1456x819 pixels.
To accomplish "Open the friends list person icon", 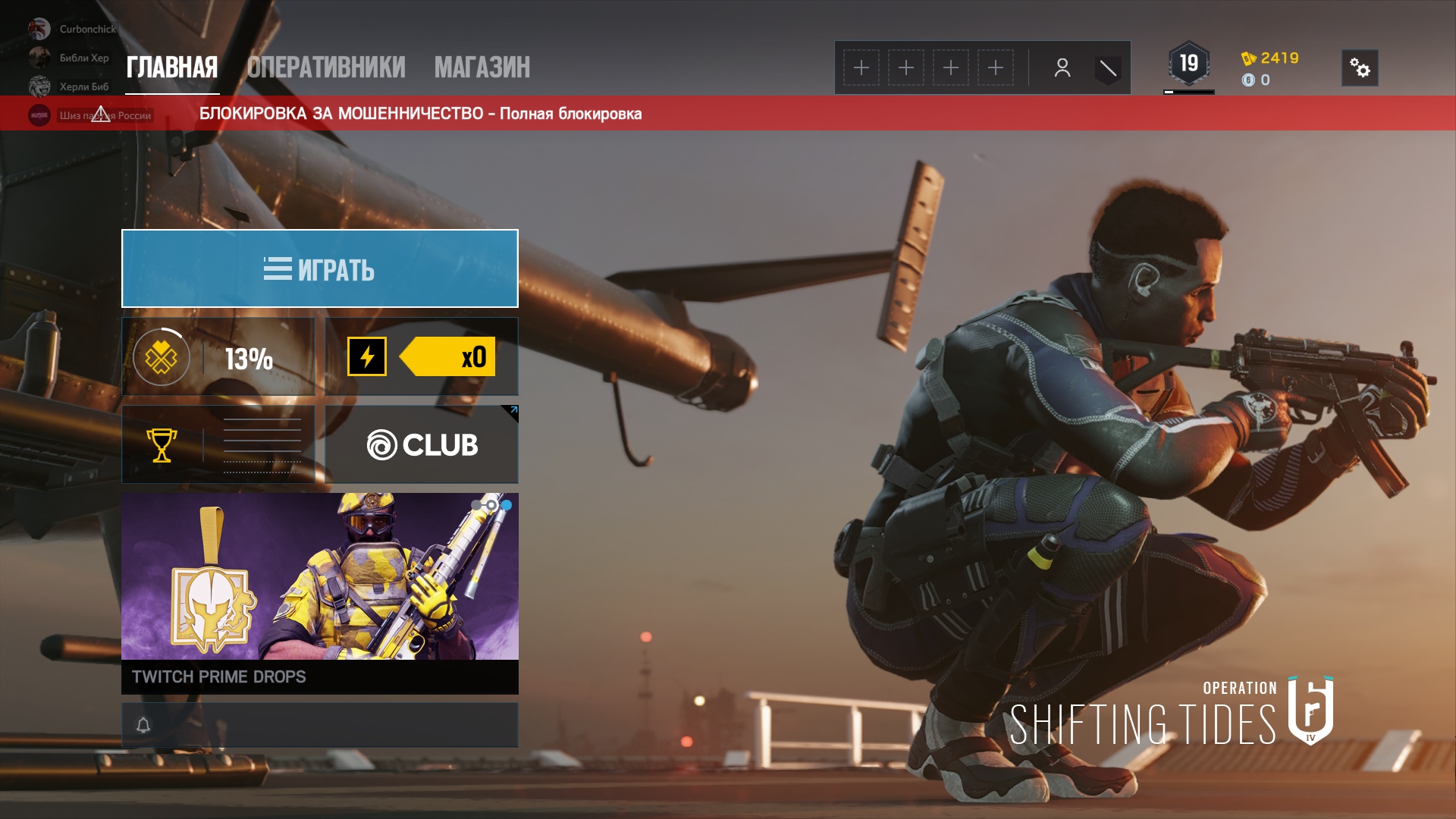I will click(1062, 68).
